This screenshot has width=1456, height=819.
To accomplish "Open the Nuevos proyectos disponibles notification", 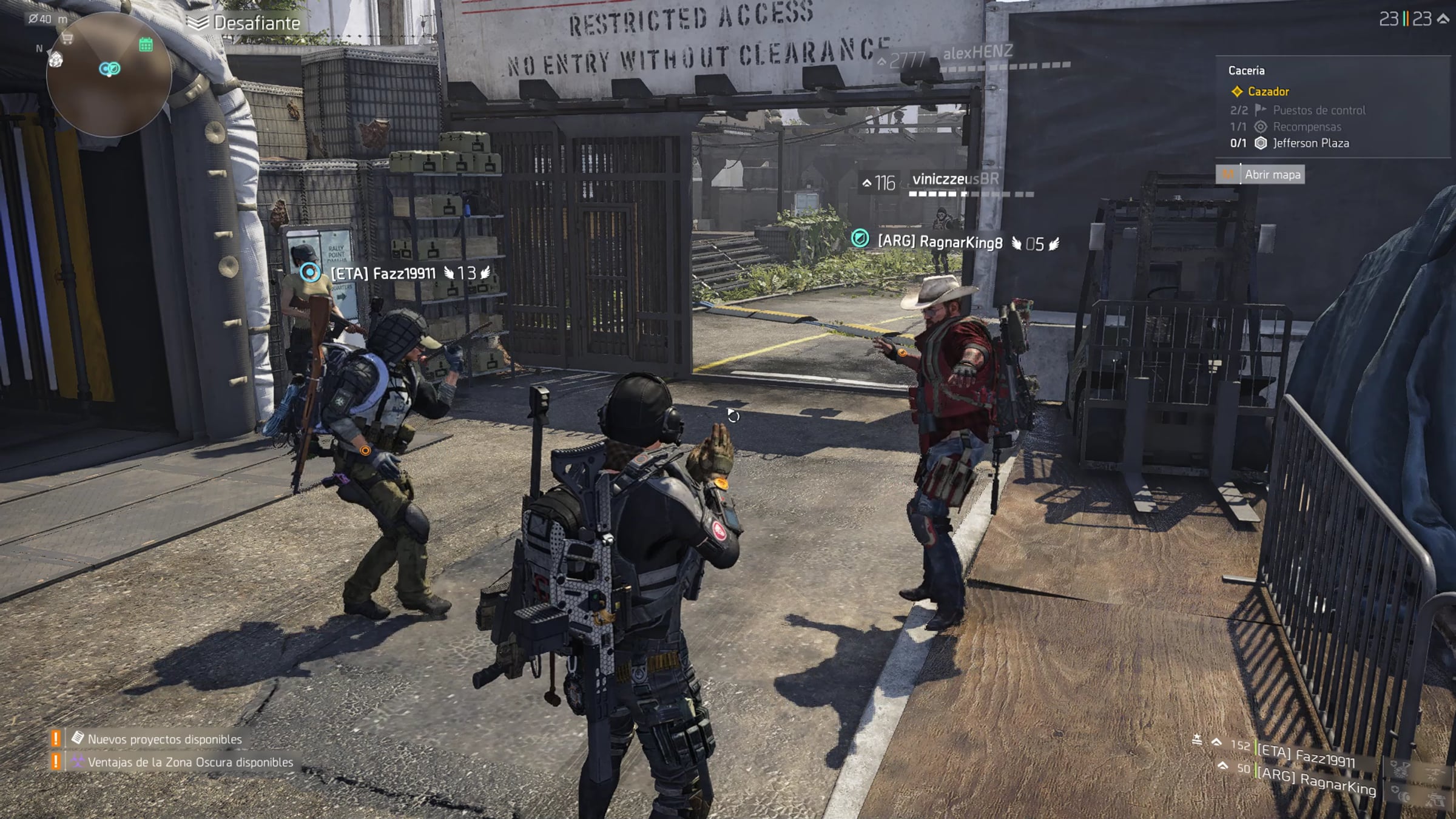I will click(x=164, y=739).
